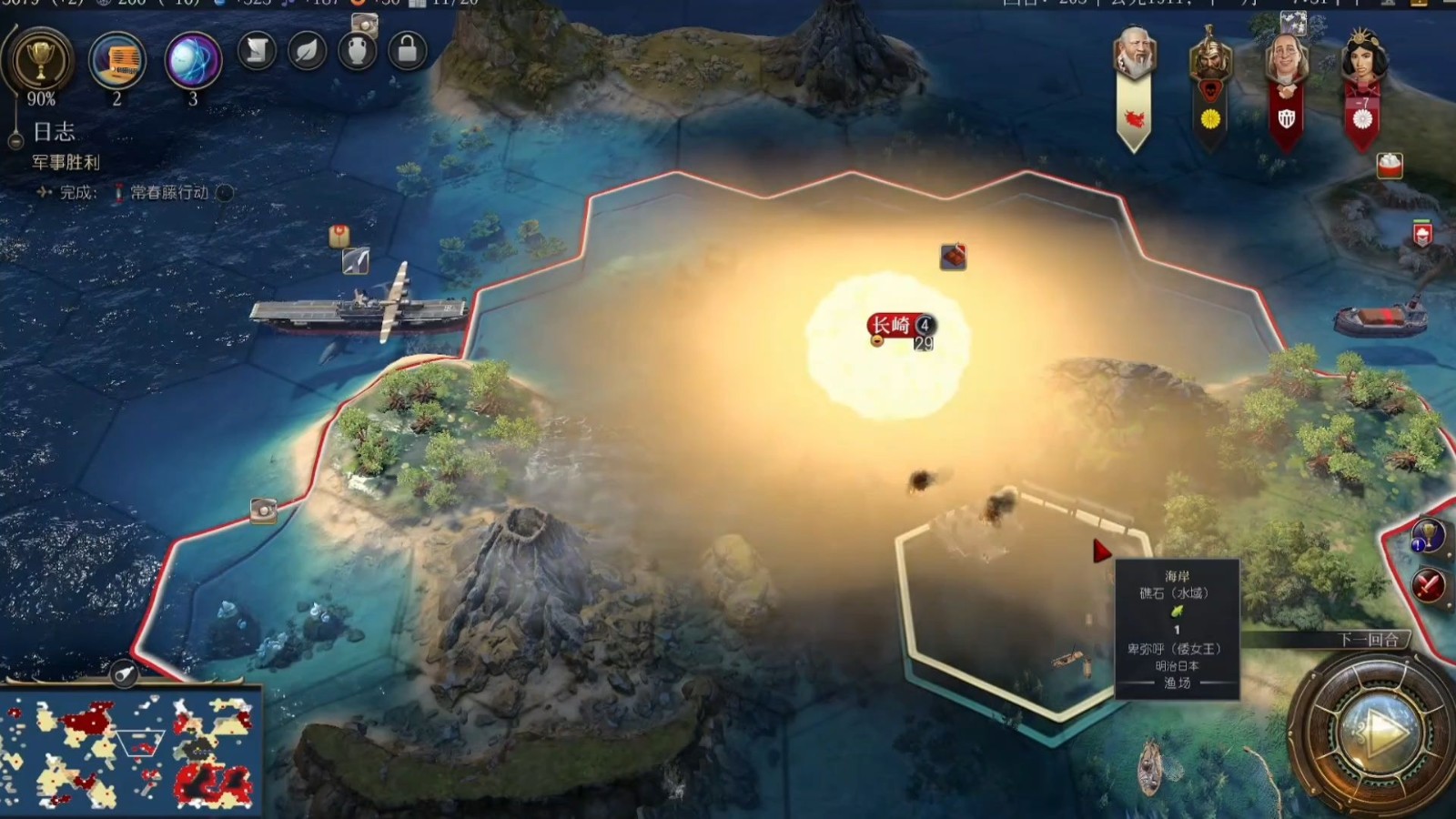Select the 常春藤行动 objective entry
This screenshot has height=819, width=1456.
click(x=169, y=192)
